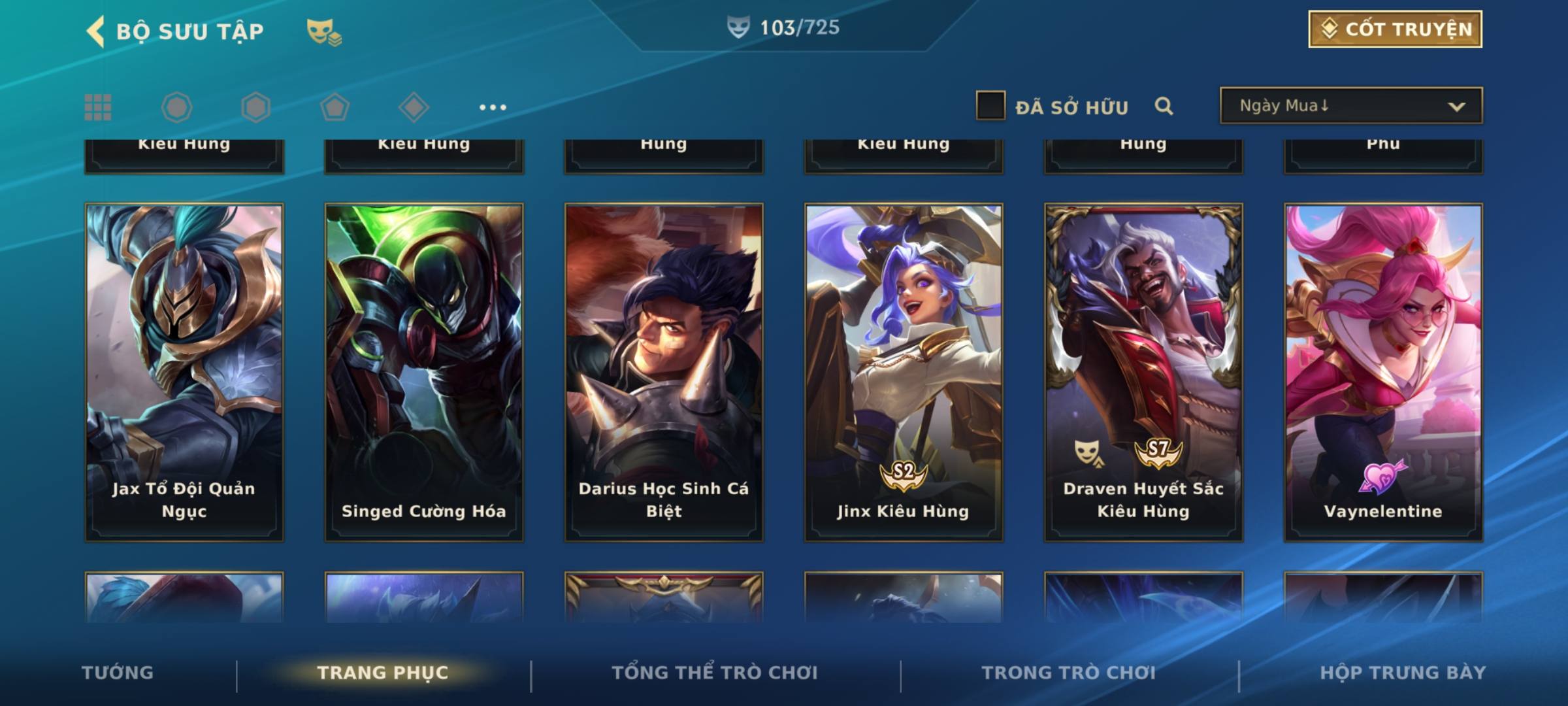Go to the Hộp Trưng Bày tab
1568x706 pixels.
pyautogui.click(x=1403, y=673)
